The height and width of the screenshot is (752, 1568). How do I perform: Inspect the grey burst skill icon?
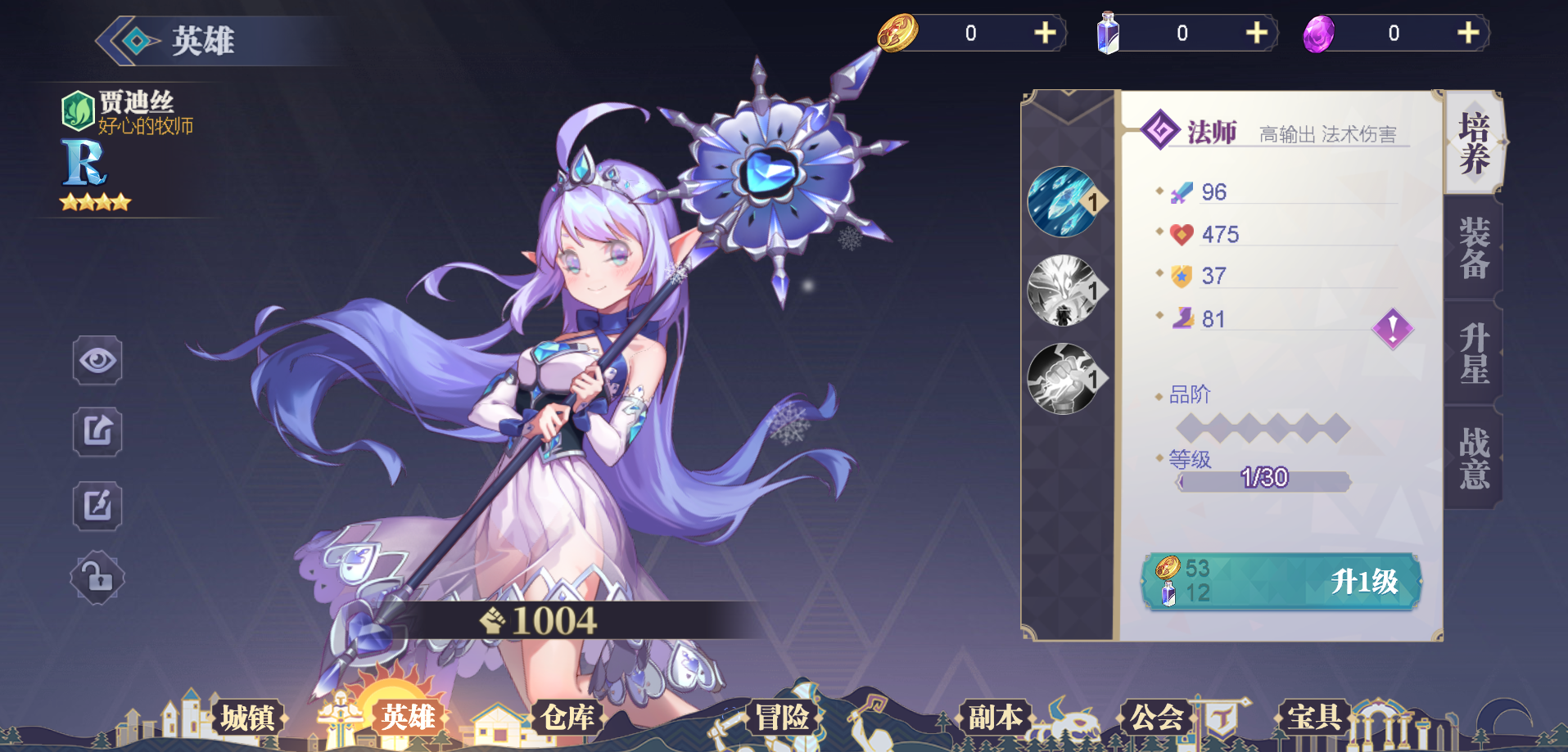point(1064,290)
